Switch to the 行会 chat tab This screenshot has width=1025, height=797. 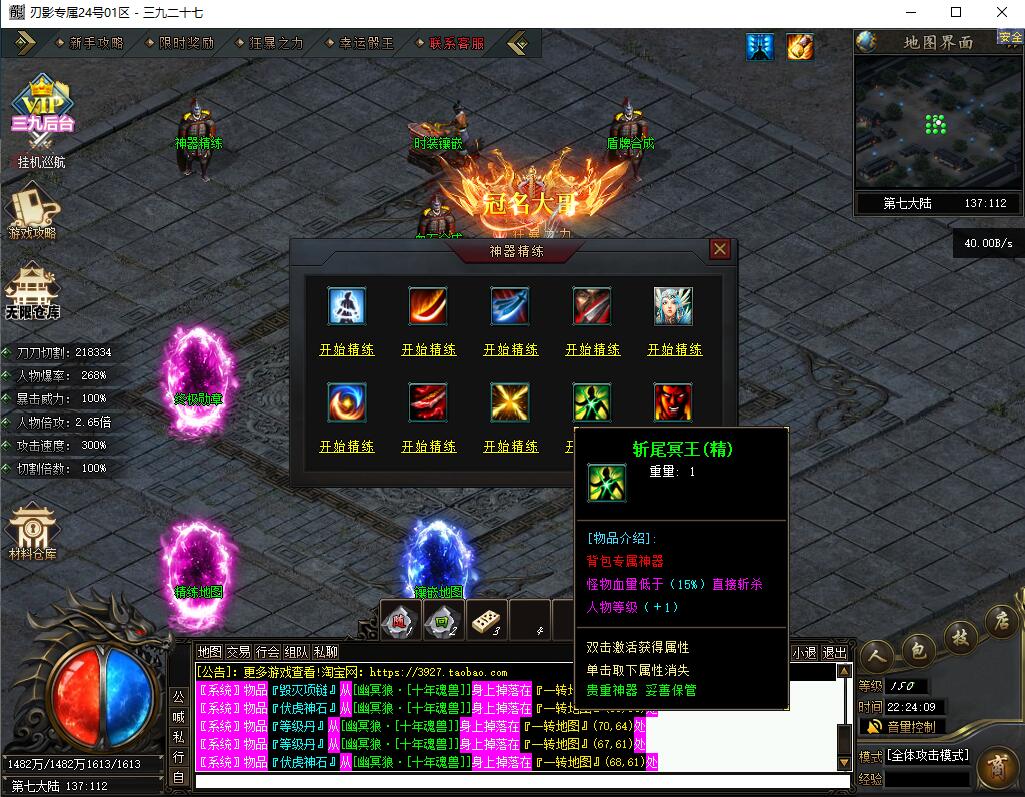[x=267, y=652]
